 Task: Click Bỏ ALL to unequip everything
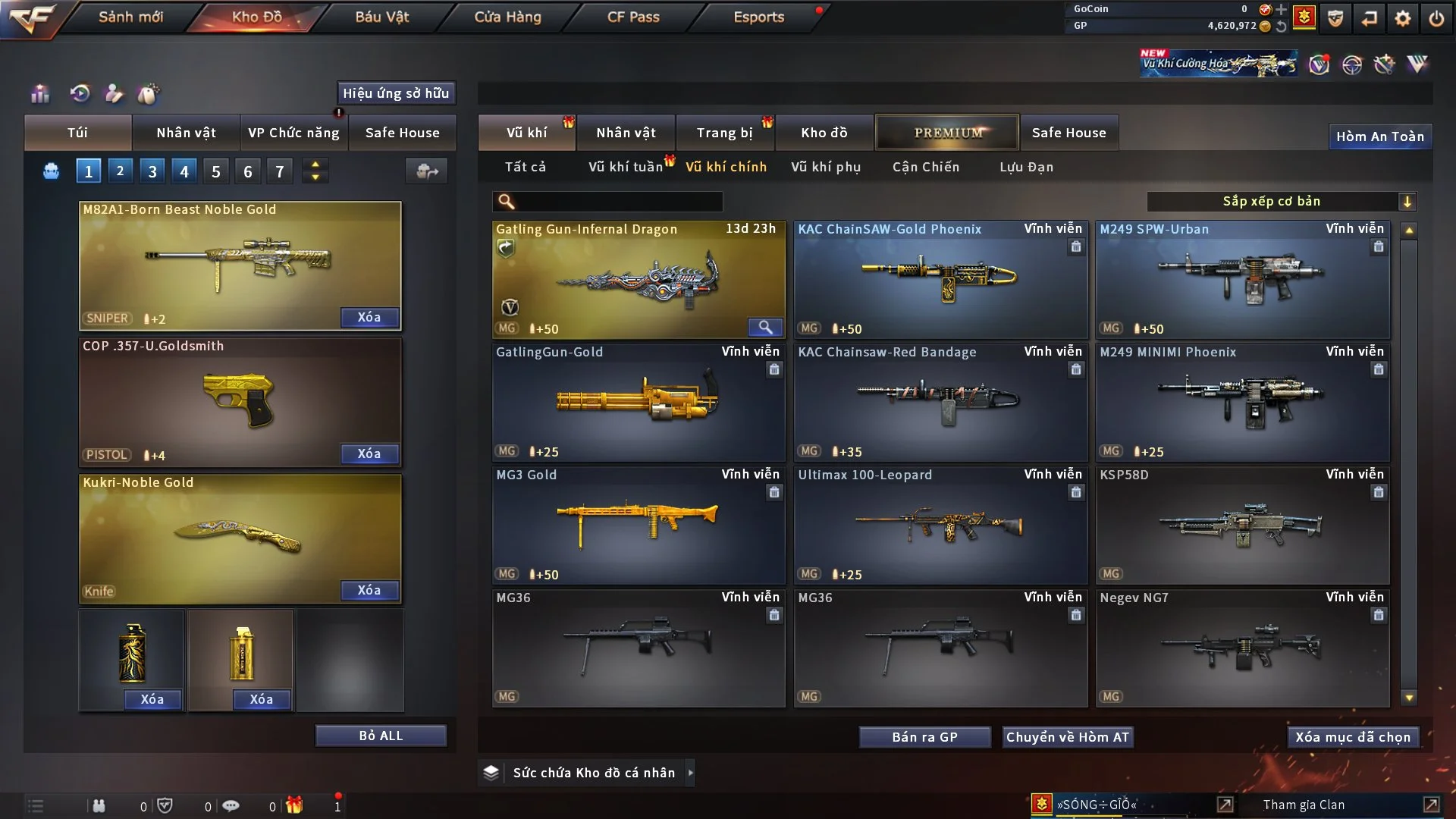(381, 736)
